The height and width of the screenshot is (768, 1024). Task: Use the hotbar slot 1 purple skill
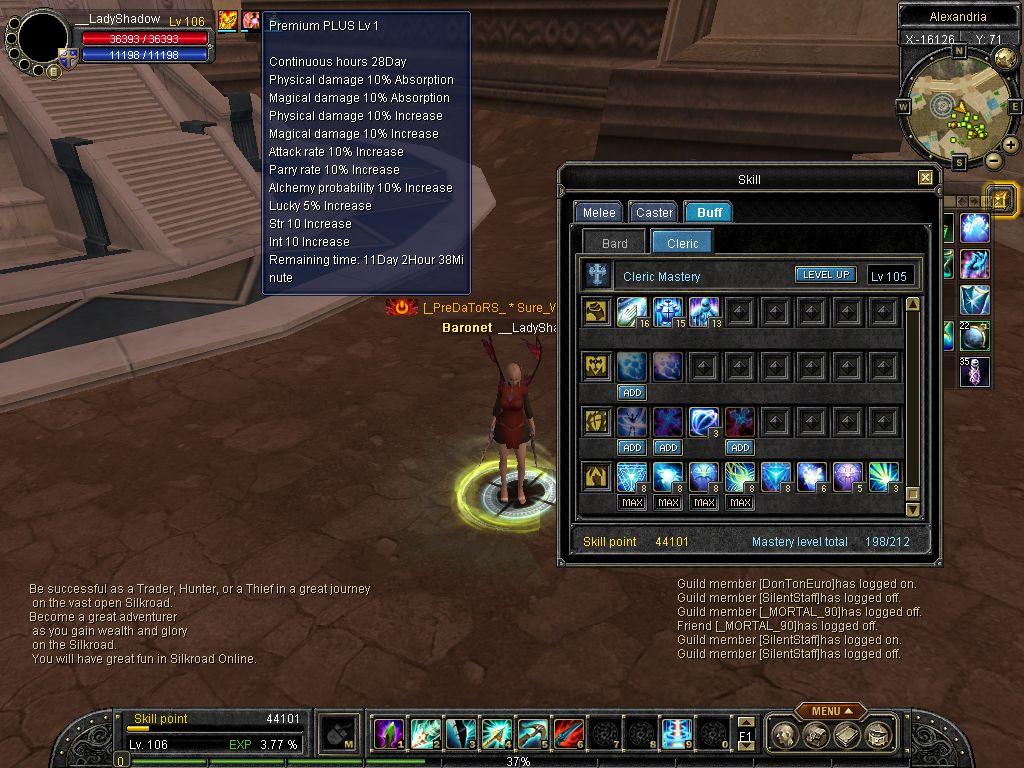coord(387,734)
